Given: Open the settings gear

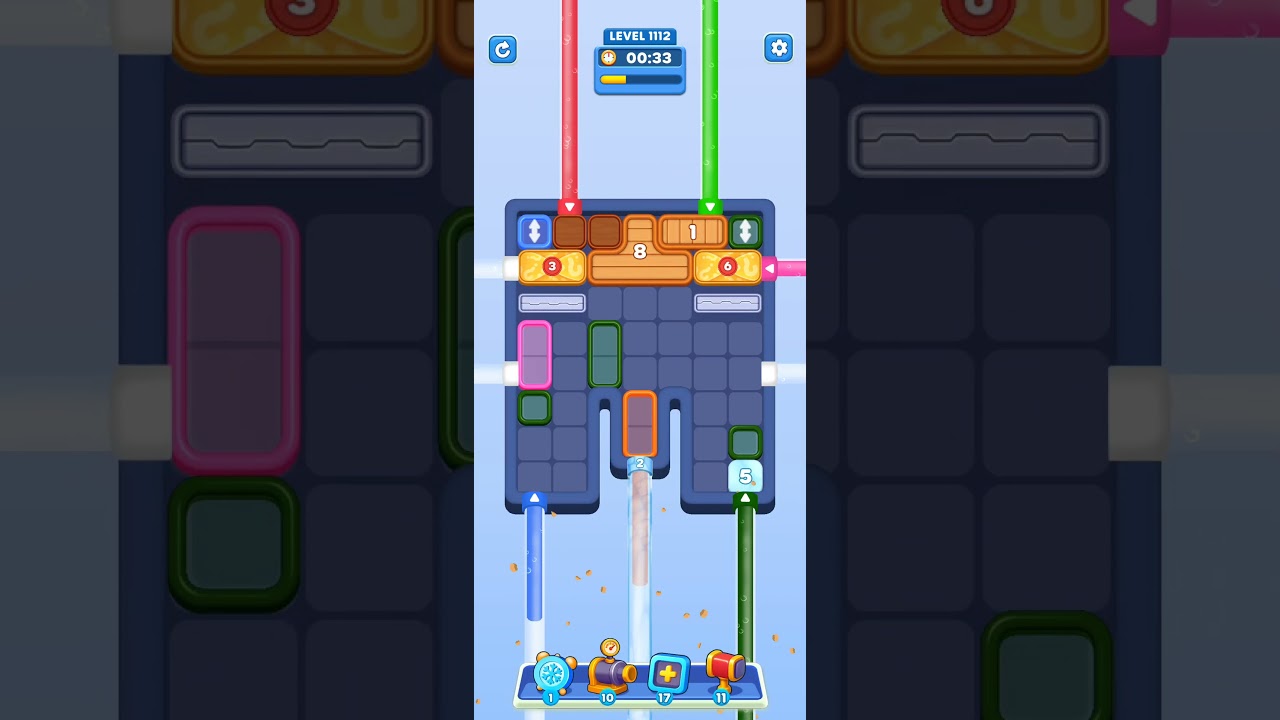Looking at the screenshot, I should coord(779,47).
